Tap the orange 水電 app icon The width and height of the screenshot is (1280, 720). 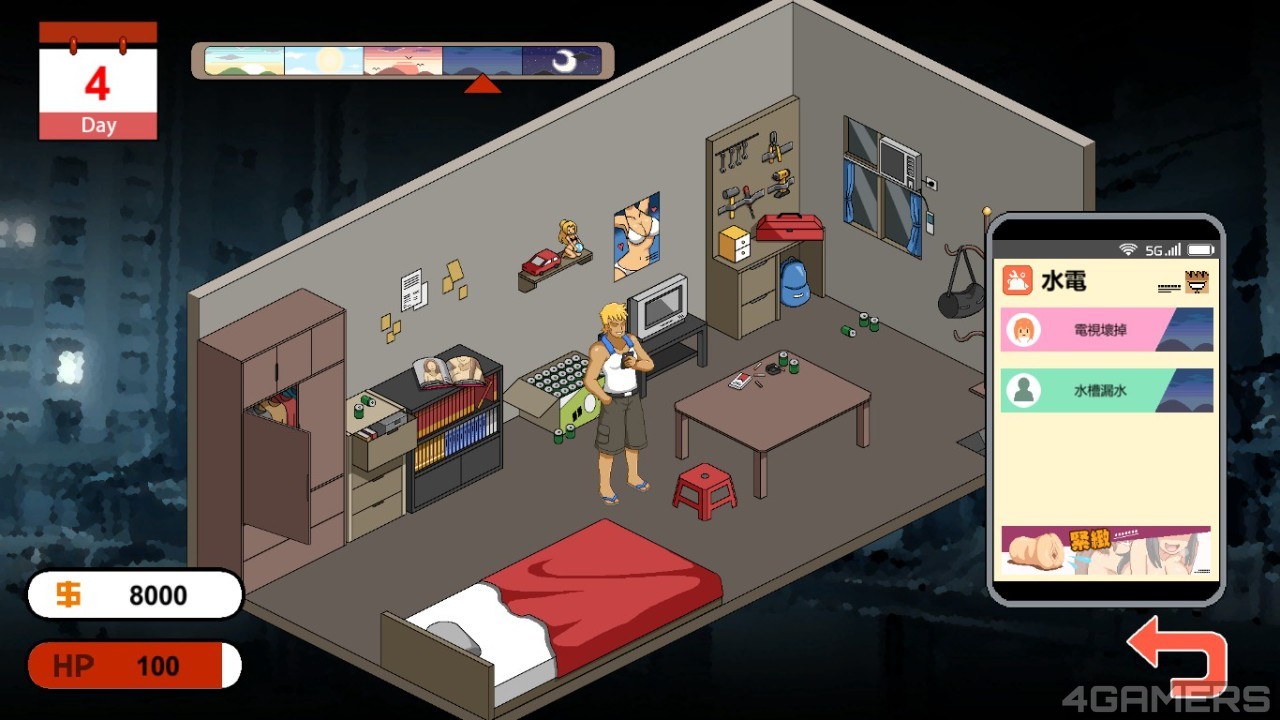1018,281
